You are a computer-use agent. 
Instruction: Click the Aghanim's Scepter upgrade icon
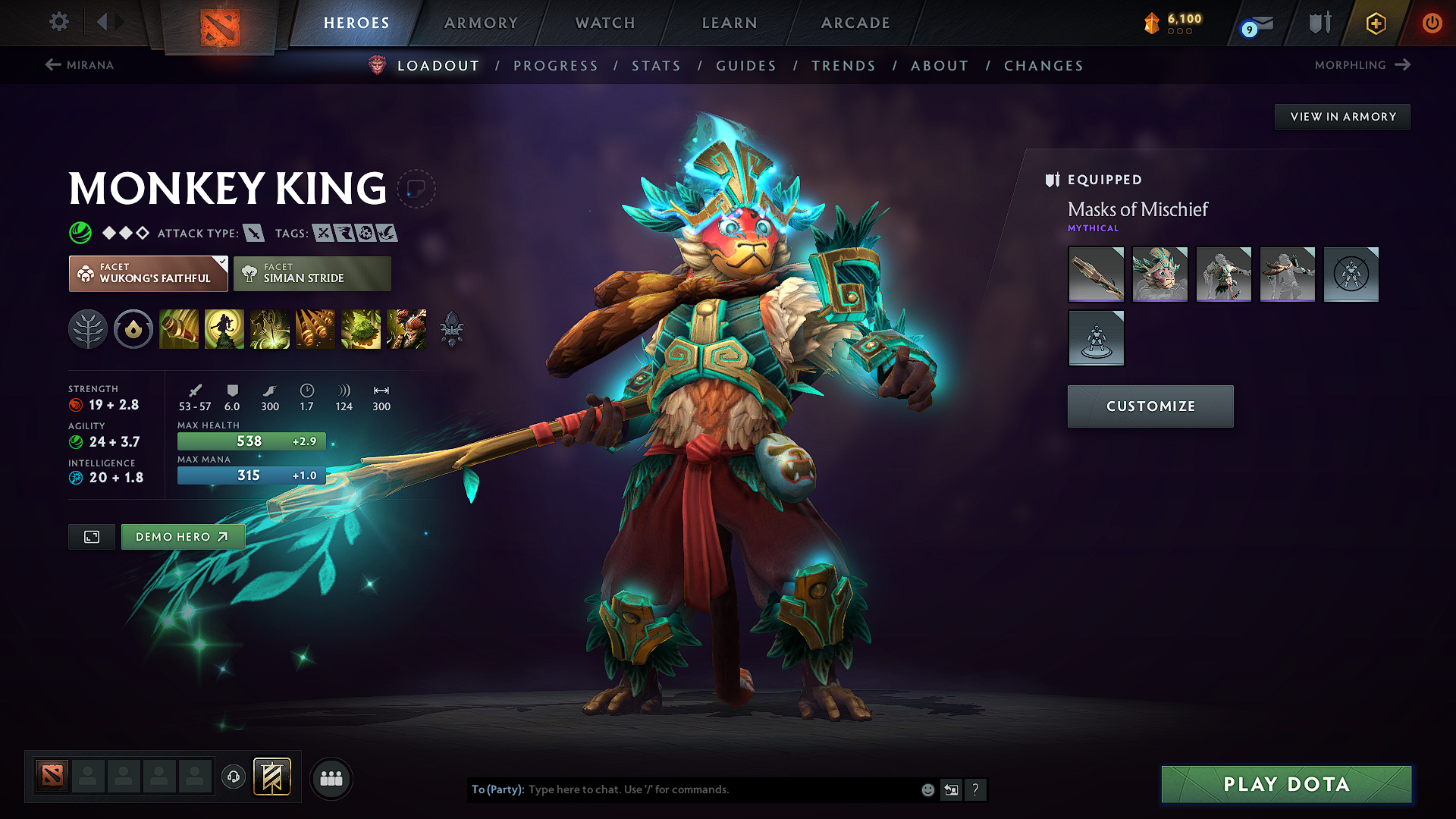coord(453,328)
